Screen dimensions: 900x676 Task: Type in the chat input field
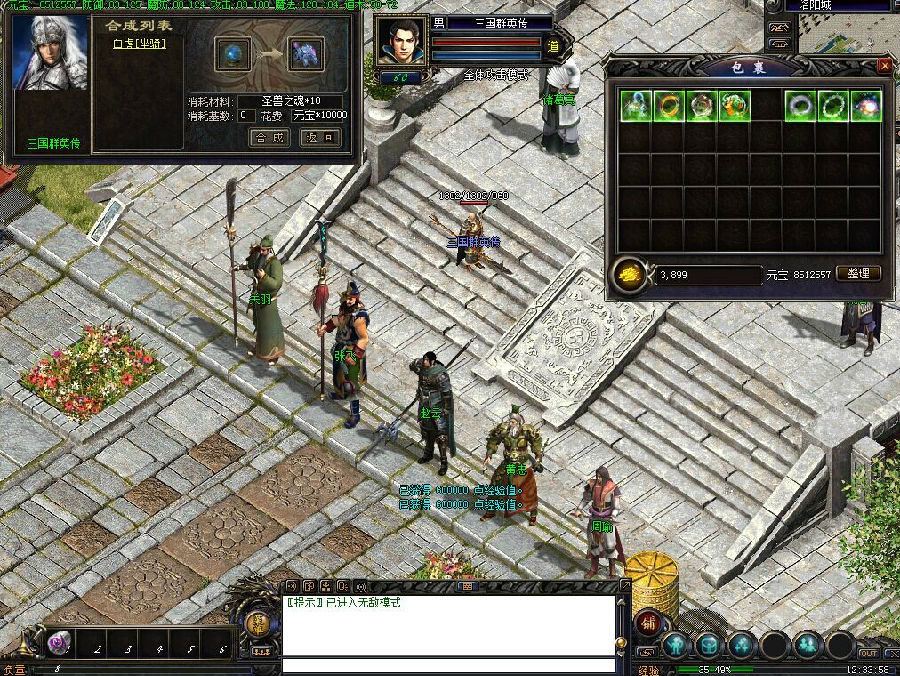(448, 665)
